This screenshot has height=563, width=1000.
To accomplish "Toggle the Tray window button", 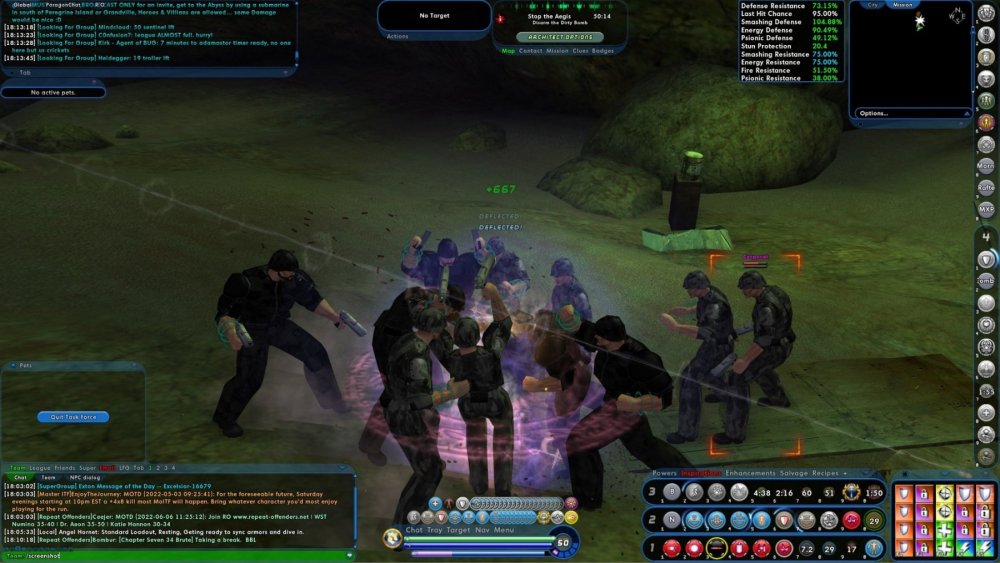I will pos(435,530).
